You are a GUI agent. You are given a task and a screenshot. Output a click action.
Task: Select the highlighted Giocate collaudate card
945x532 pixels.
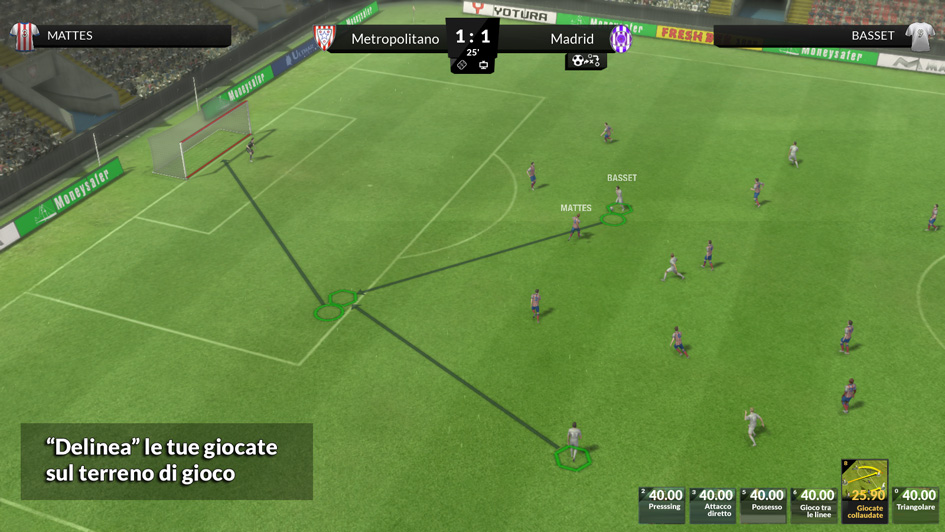coord(865,490)
